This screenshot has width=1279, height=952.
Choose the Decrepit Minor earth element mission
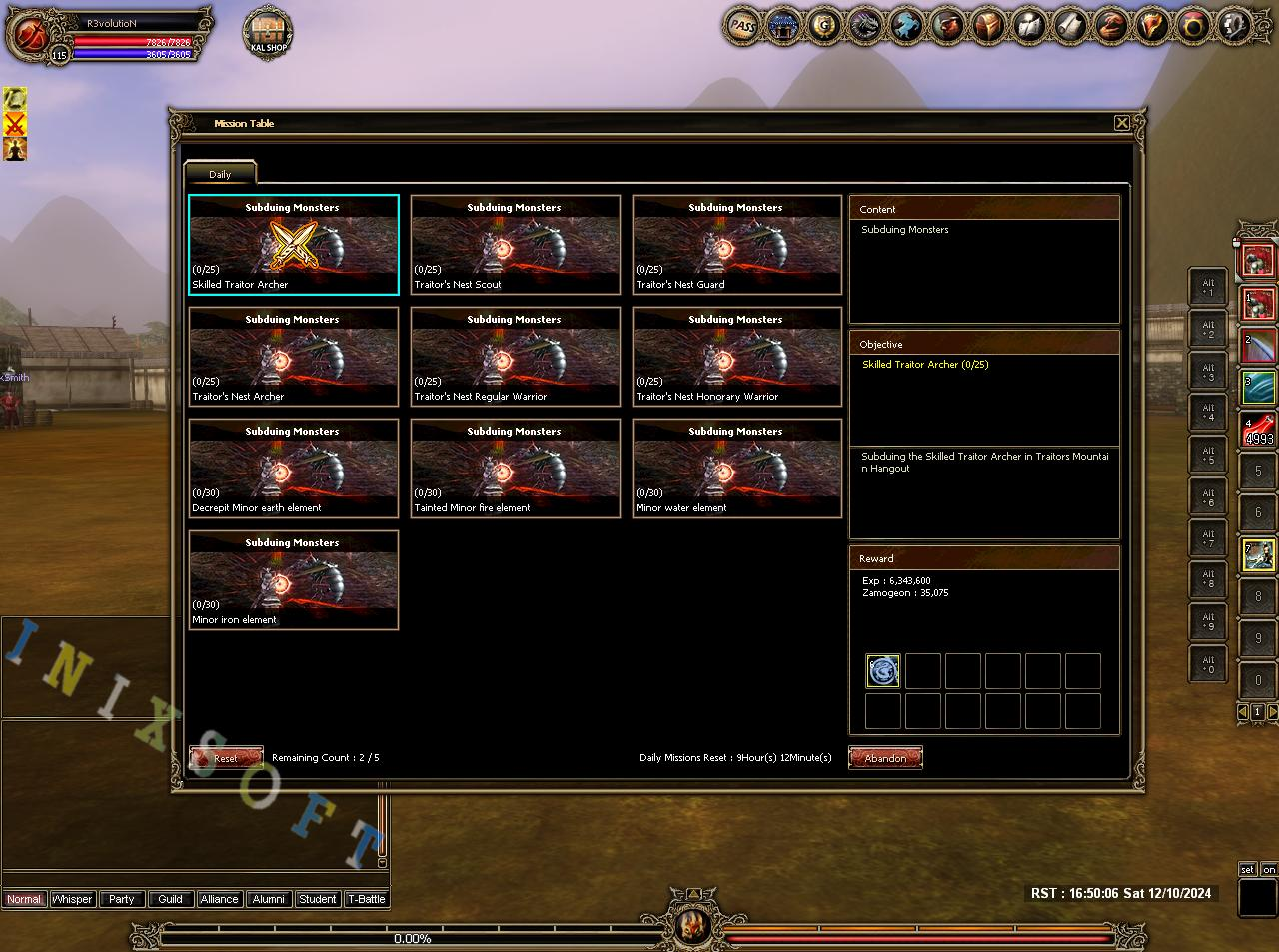pyautogui.click(x=294, y=469)
